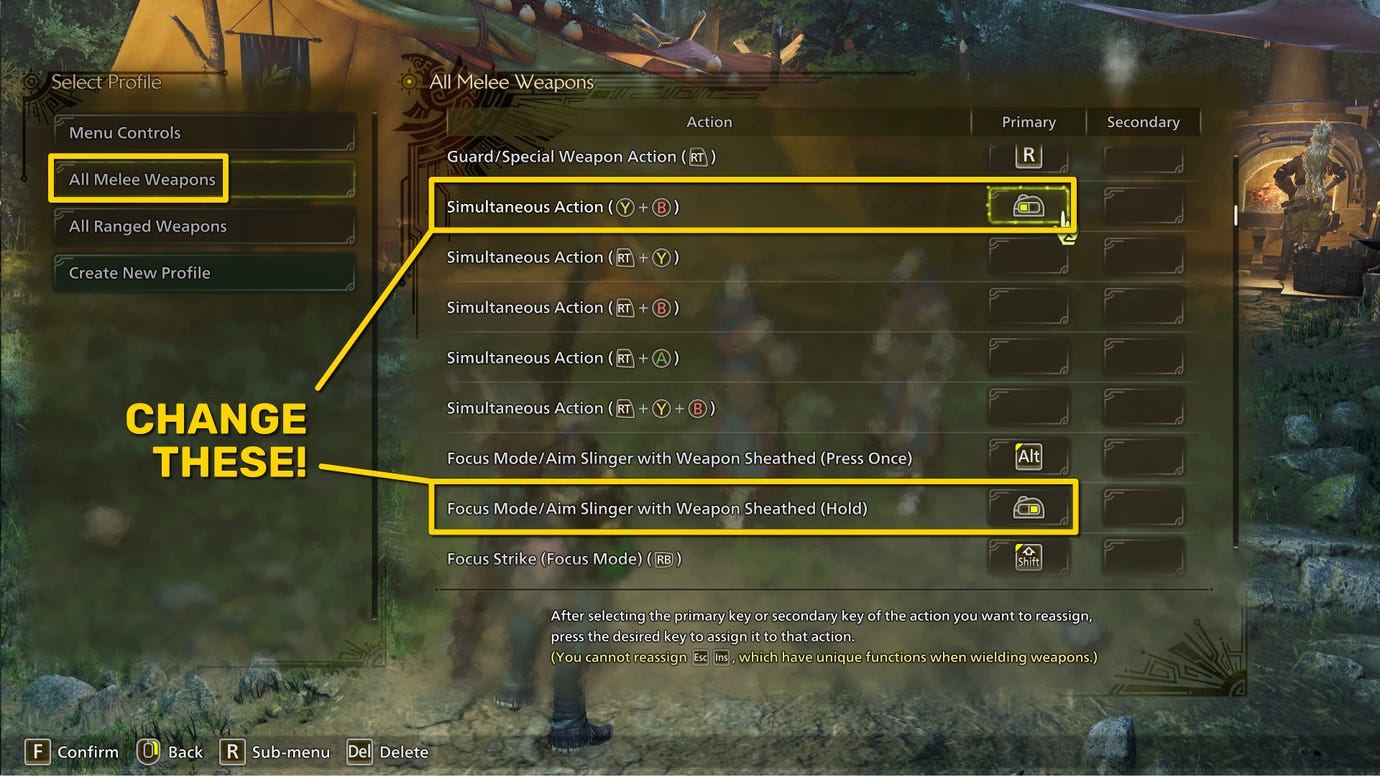Click empty primary slot for Simultaneous Action (RT+Y+B)

[x=1029, y=406]
